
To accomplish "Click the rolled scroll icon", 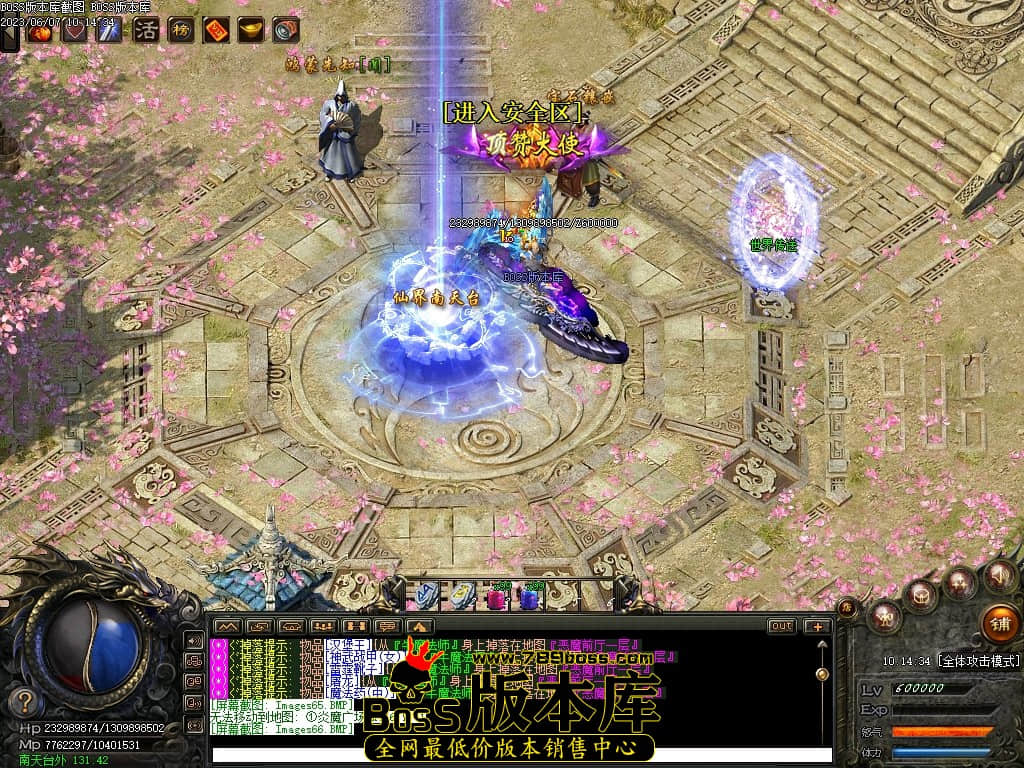I will point(286,30).
